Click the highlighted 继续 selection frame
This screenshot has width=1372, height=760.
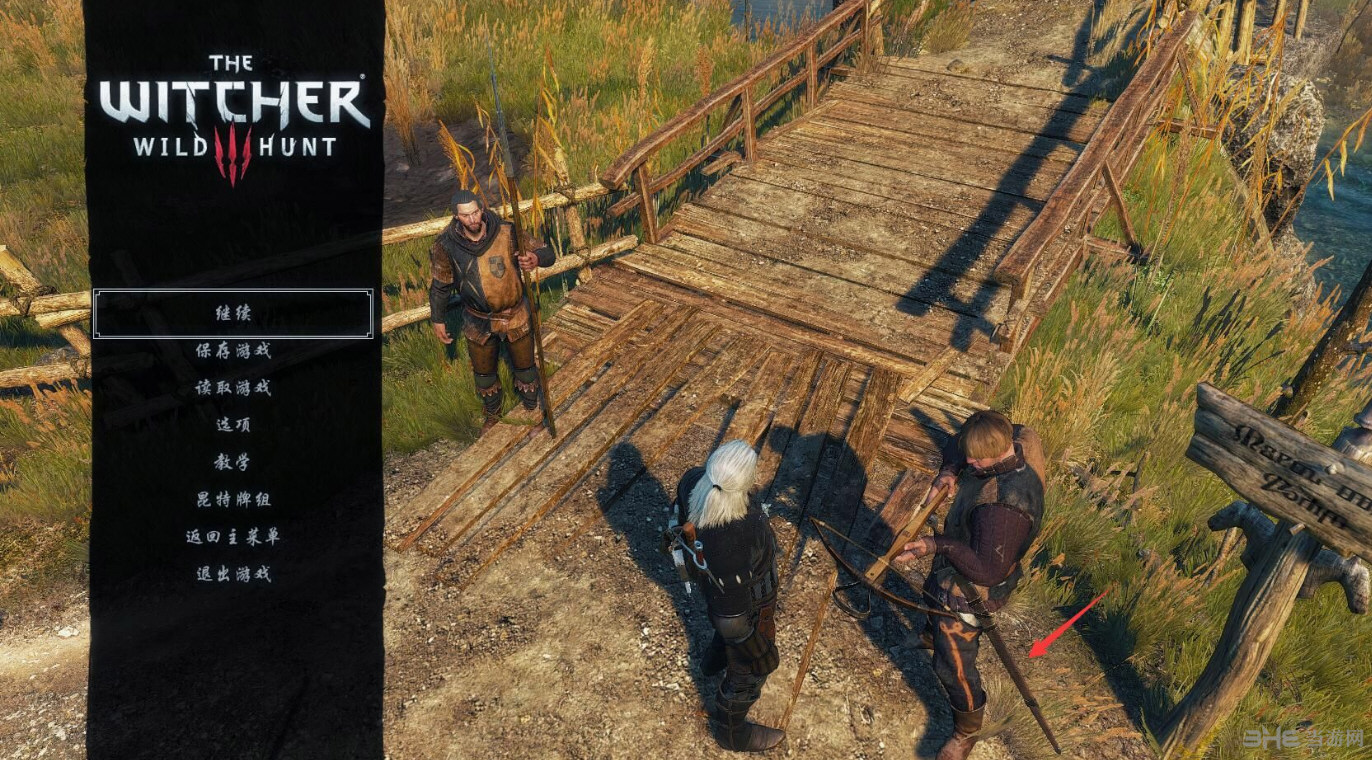232,313
